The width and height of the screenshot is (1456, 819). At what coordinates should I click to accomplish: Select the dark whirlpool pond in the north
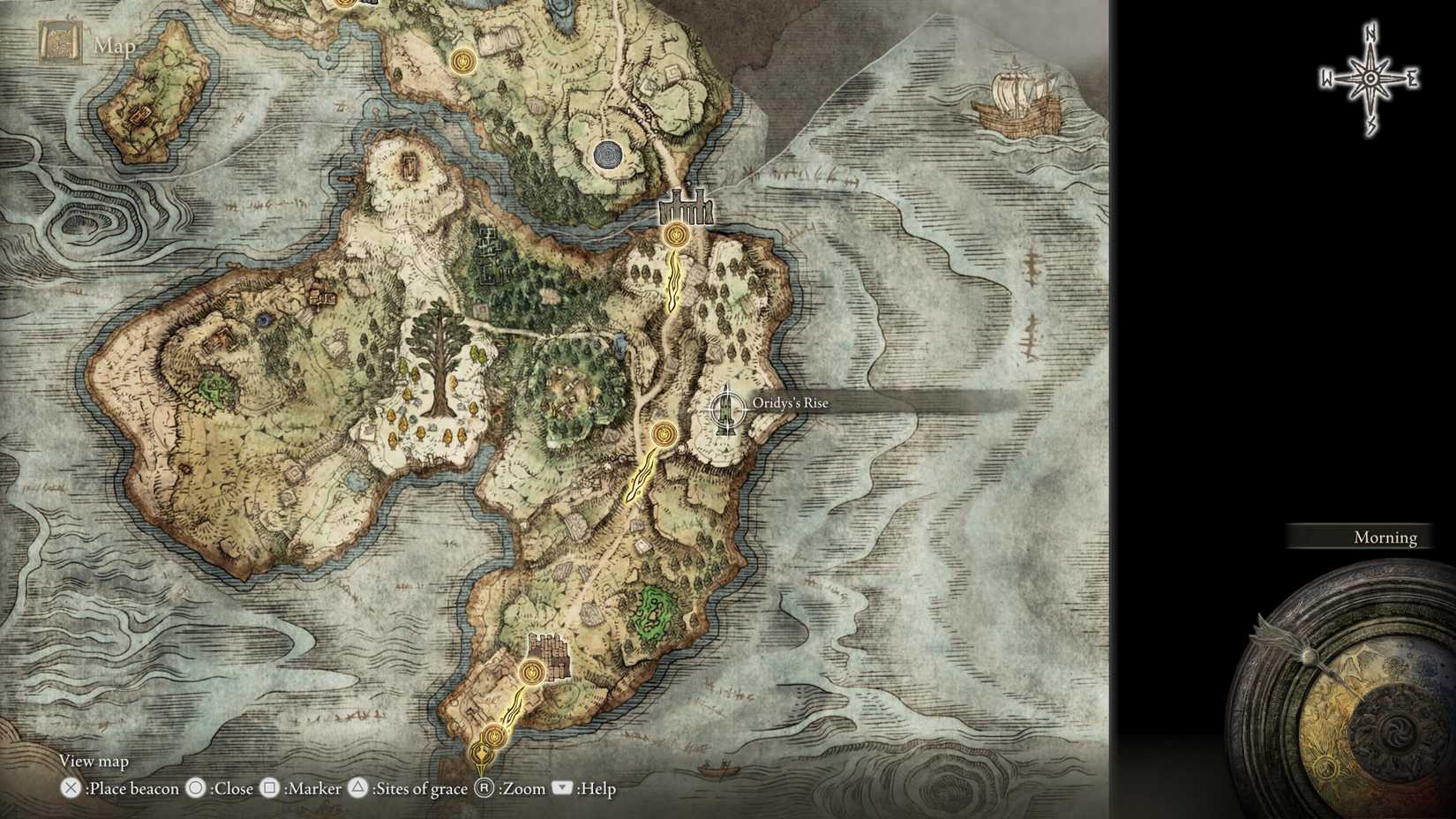tap(609, 154)
